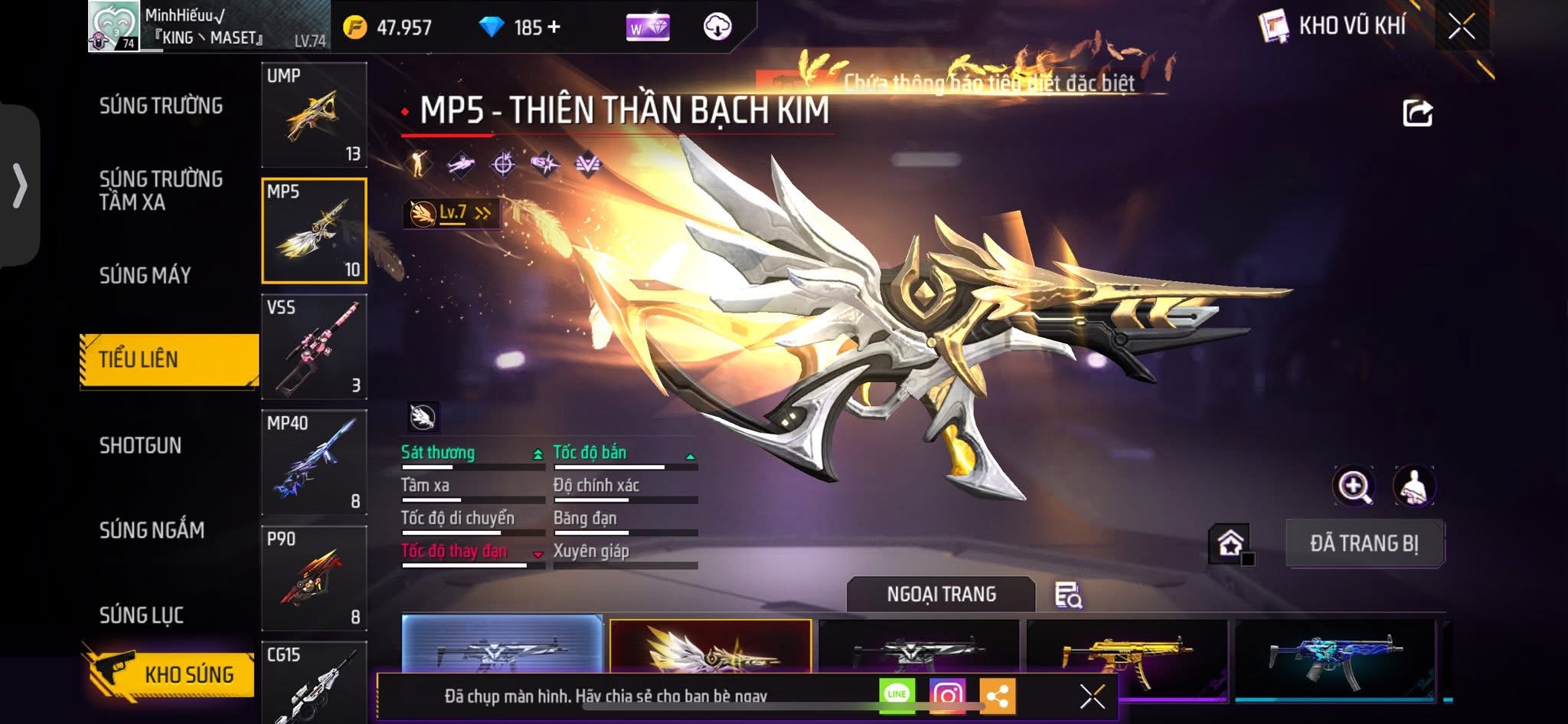Image resolution: width=1568 pixels, height=724 pixels.
Task: Close the weapon vault screen
Action: [1461, 27]
